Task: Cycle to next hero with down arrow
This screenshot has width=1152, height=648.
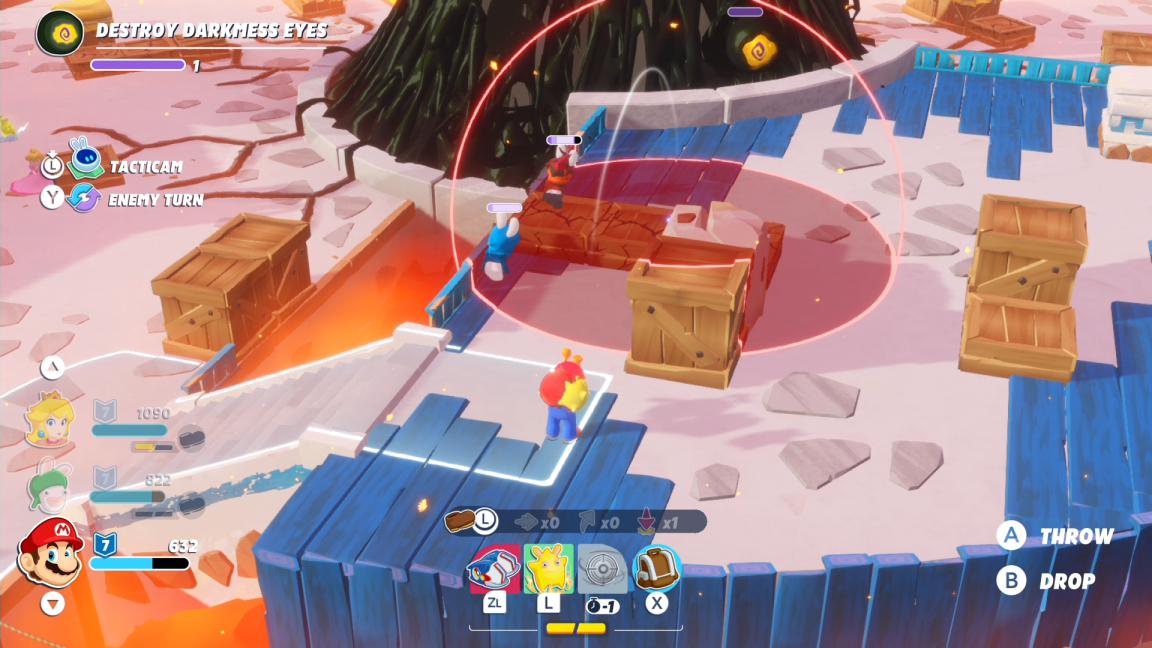Action: [52, 604]
